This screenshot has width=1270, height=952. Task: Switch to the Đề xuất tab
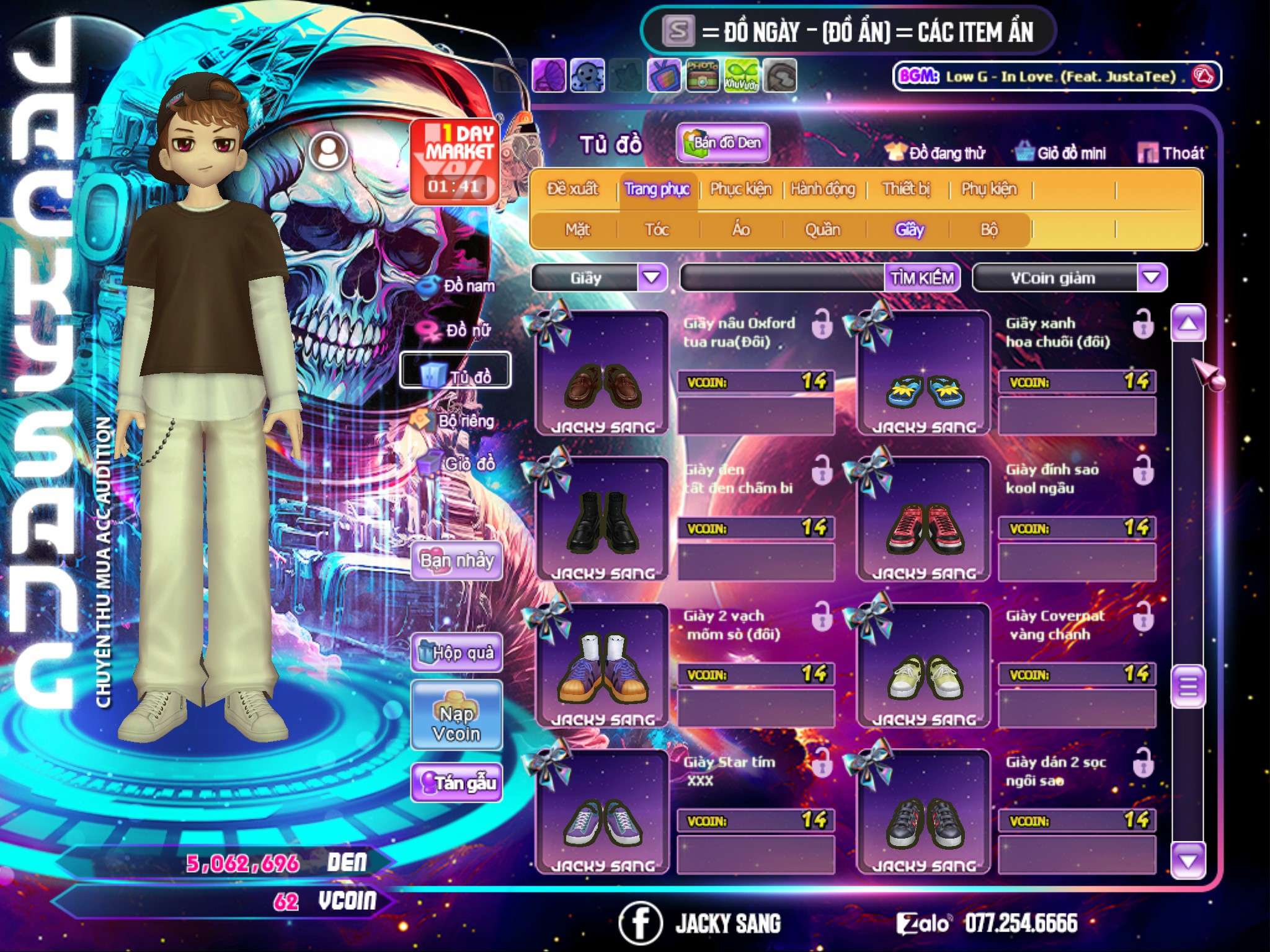coord(572,188)
